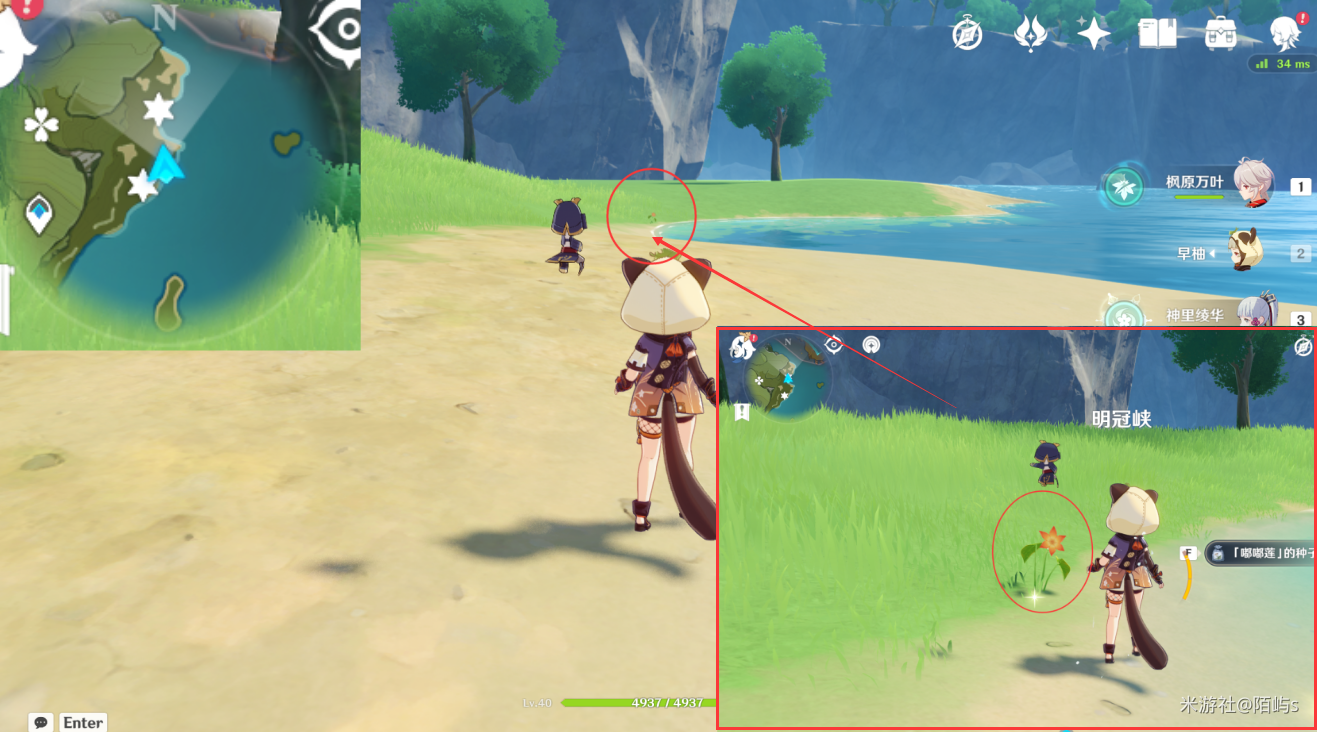
Task: Select the teleport waypoint pin on the minimap
Action: click(39, 213)
